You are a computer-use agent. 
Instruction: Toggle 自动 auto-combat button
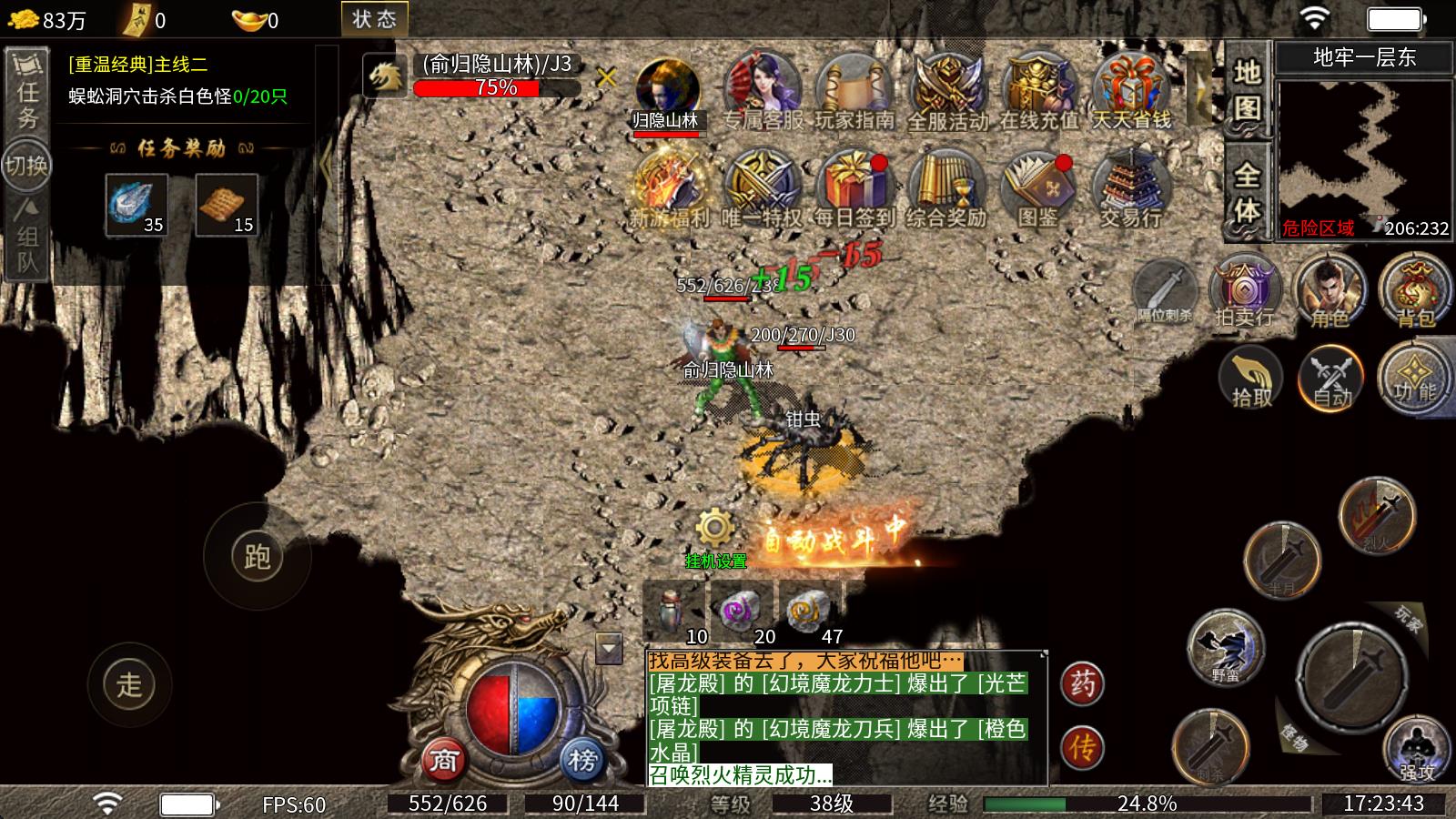tap(1331, 378)
